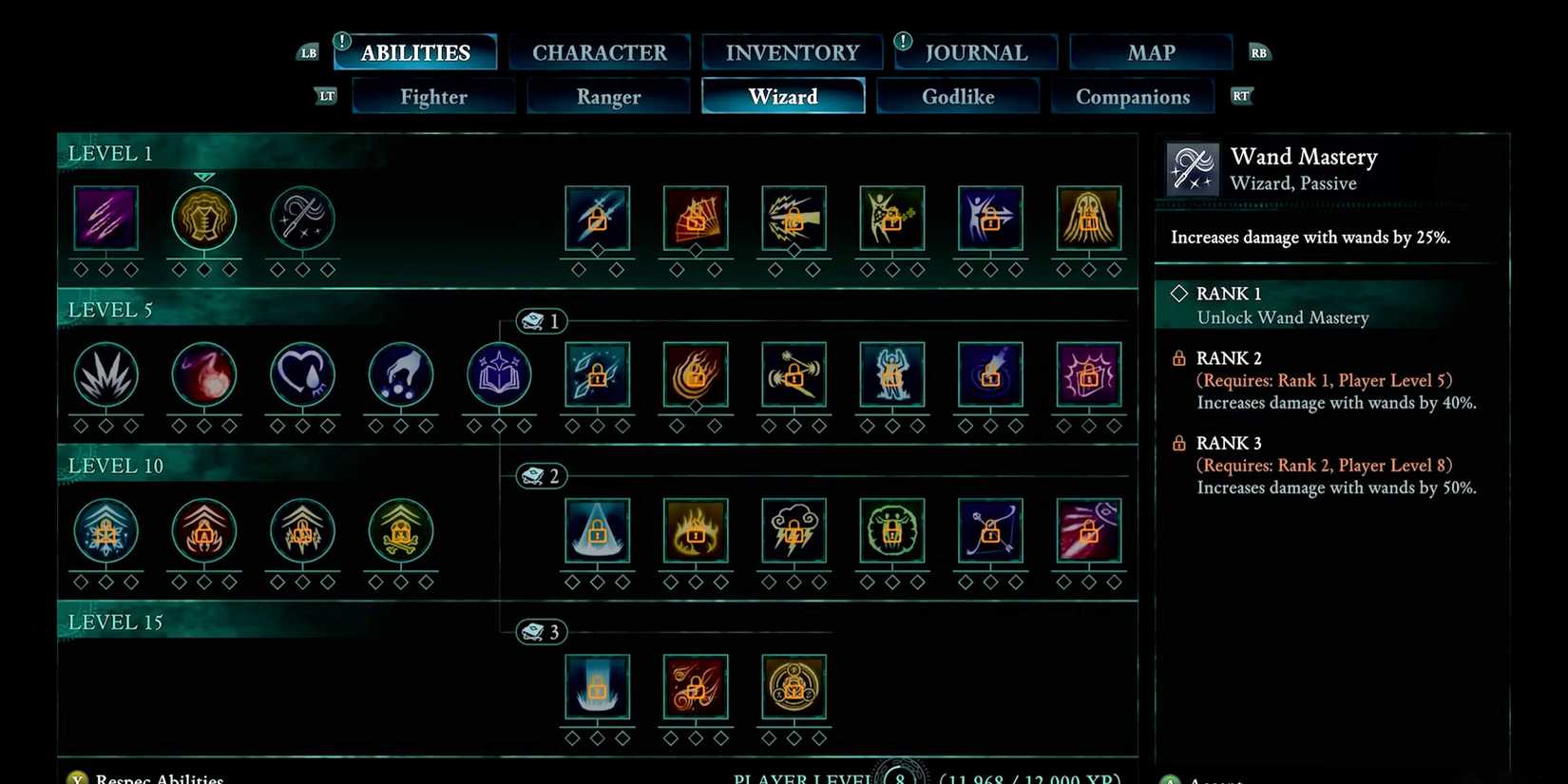Select the purple claw ability at Level 1
Viewport: 1568px width, 784px height.
coord(106,219)
